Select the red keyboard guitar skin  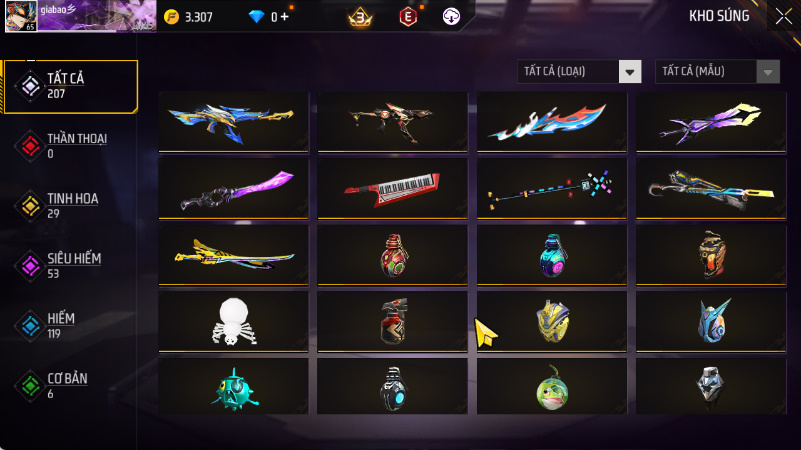click(392, 188)
